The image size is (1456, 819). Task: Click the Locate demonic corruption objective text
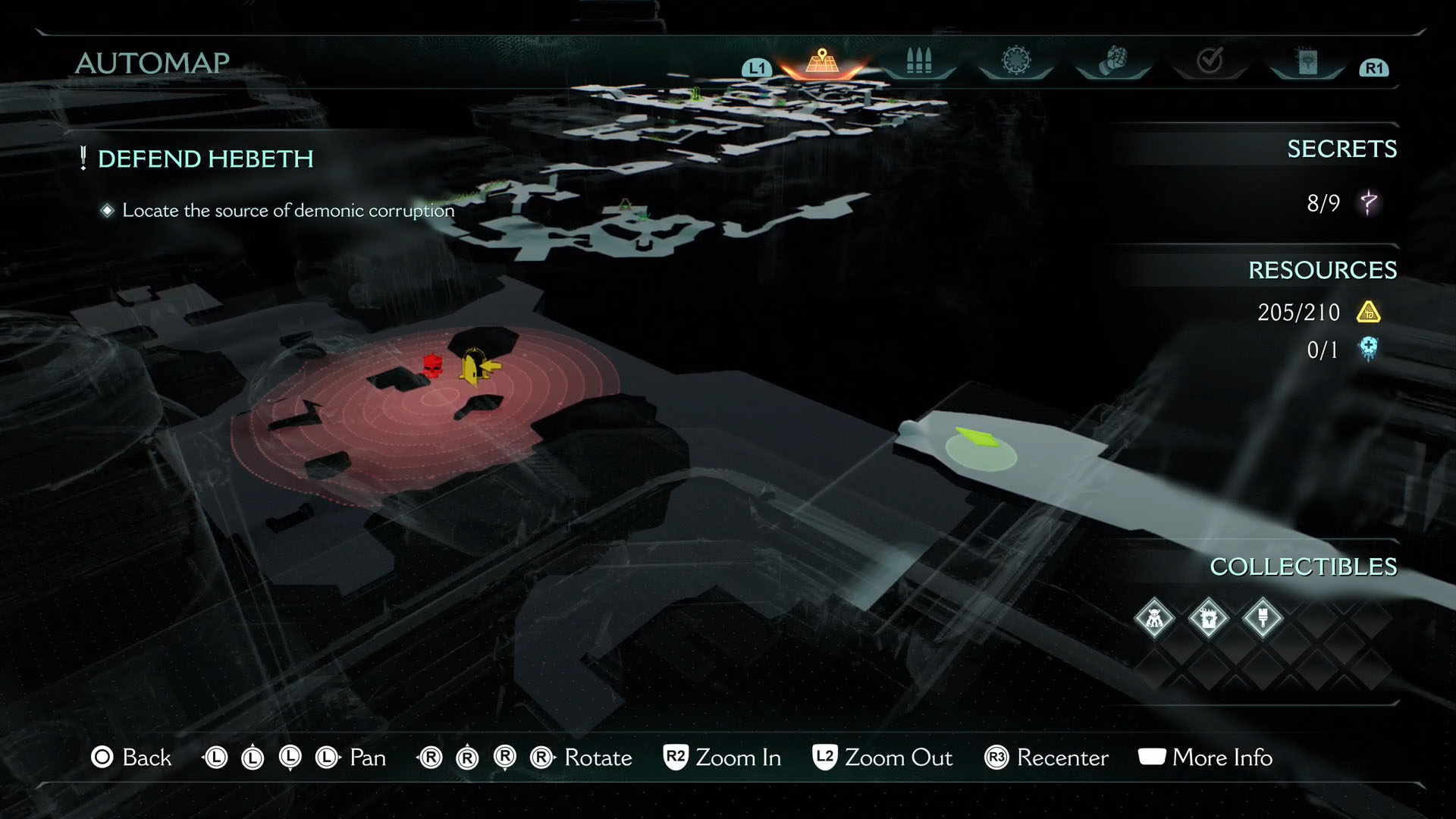287,210
